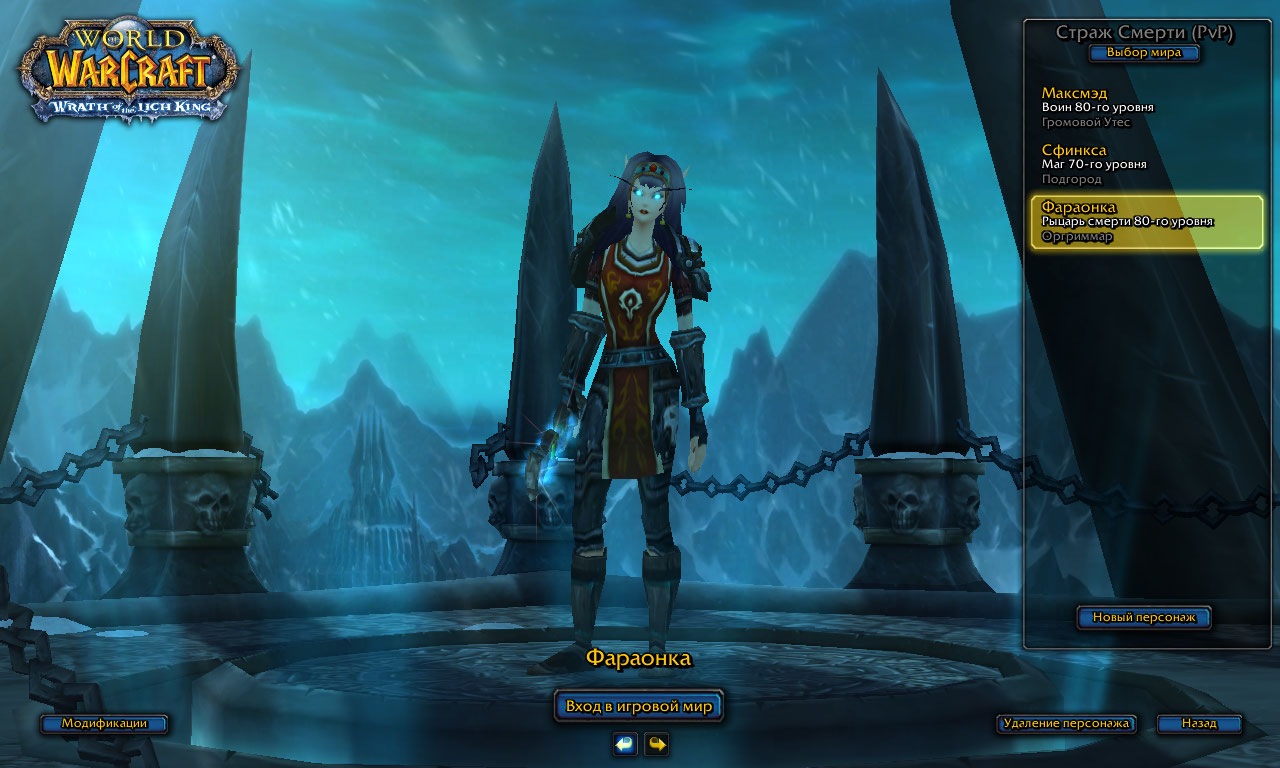Open the "Выбор мира" realm selection

click(1144, 53)
